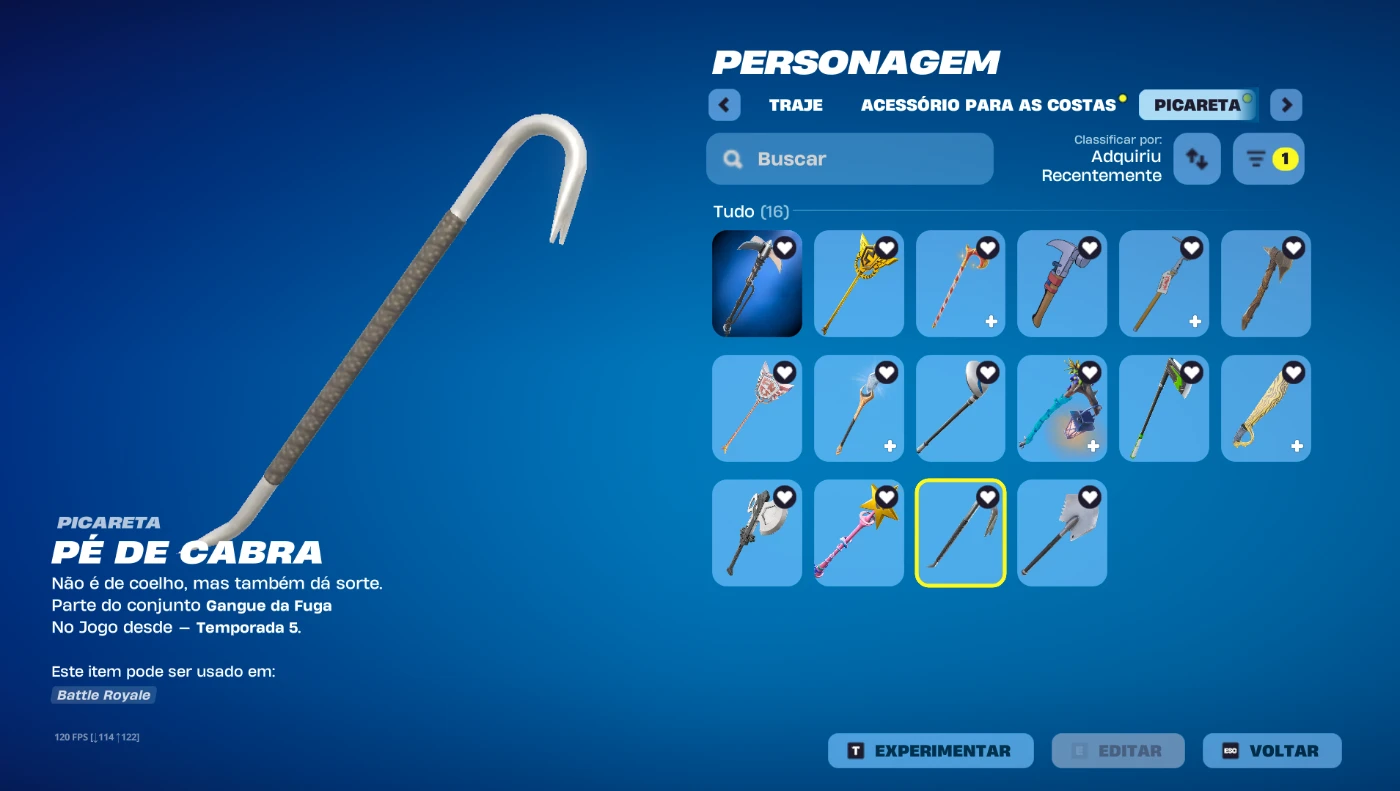Click the Buscar search field

pyautogui.click(x=849, y=159)
